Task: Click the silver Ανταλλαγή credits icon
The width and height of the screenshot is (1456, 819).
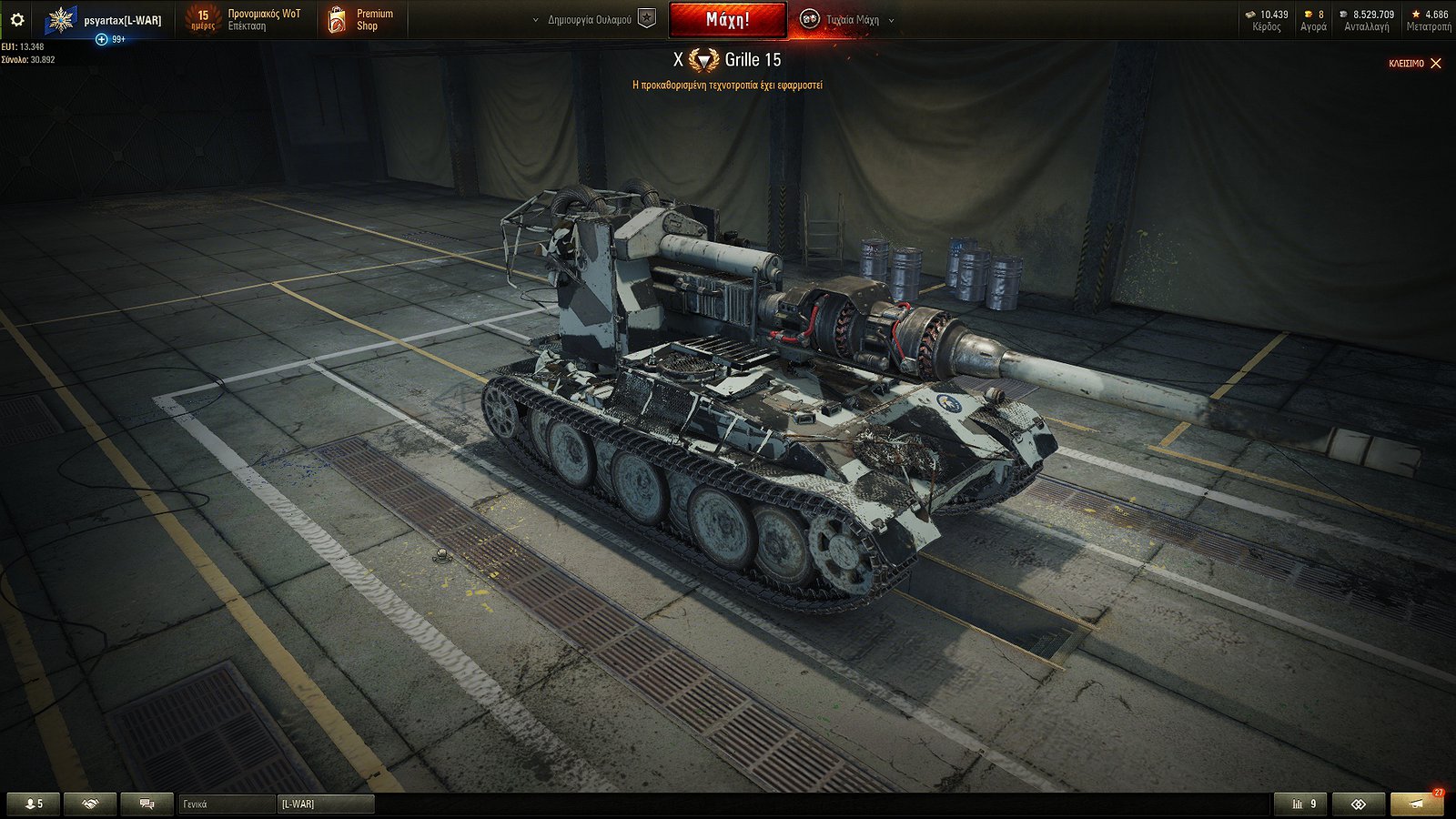Action: point(1343,16)
